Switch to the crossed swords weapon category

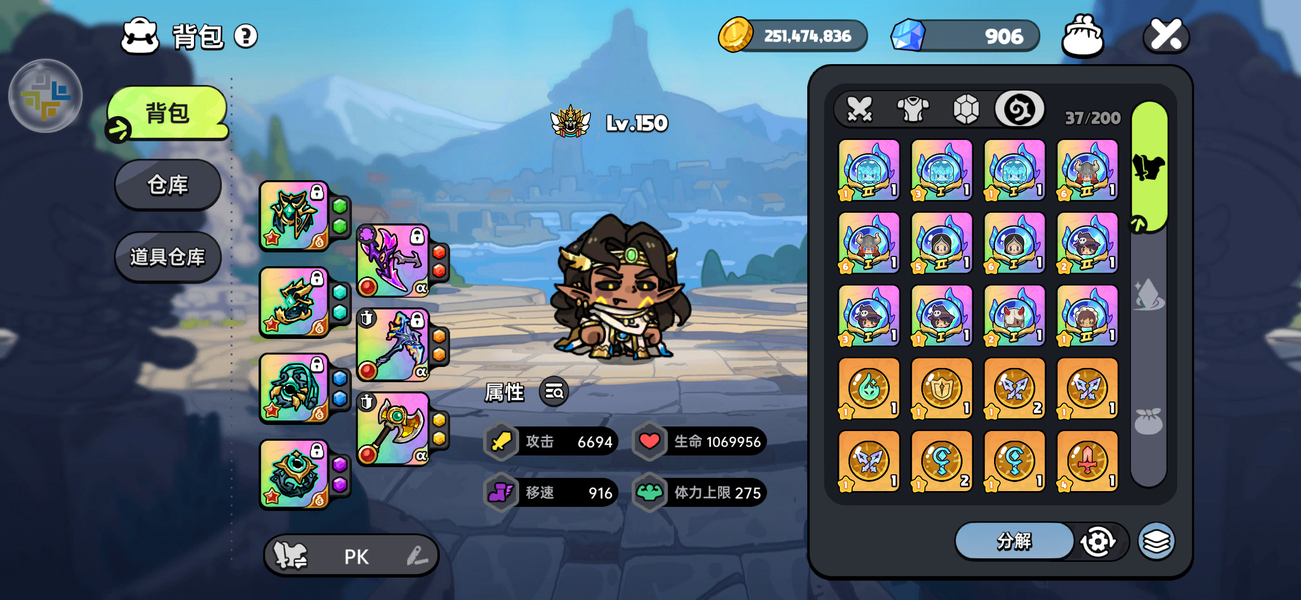point(859,109)
